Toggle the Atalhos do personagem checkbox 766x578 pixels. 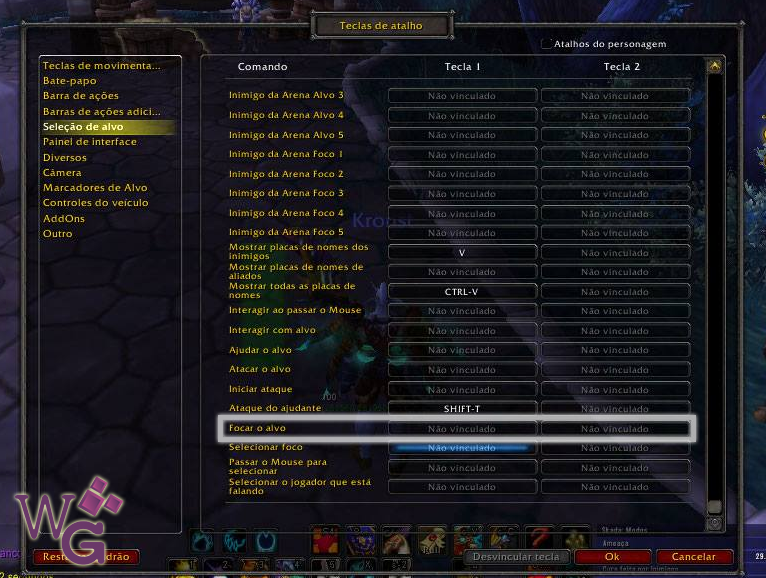click(x=547, y=44)
